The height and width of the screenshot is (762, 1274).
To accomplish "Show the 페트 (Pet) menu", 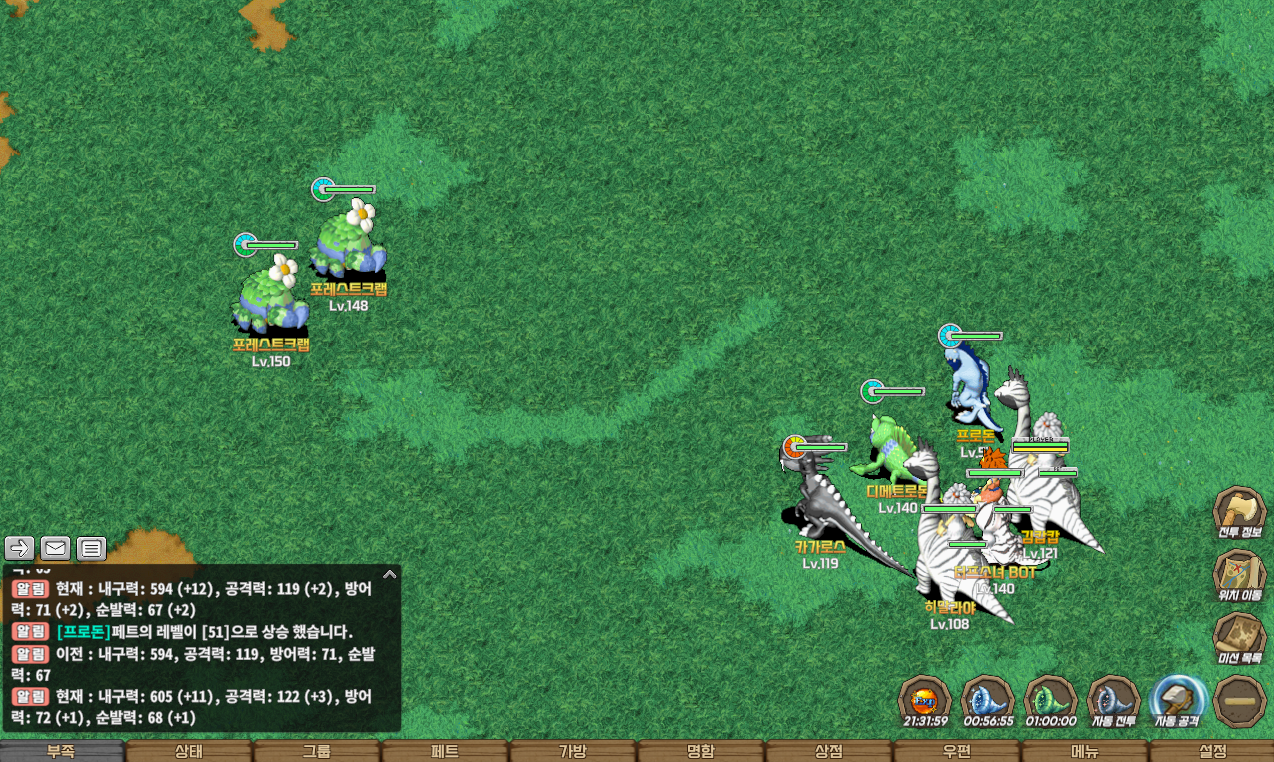I will pos(445,751).
